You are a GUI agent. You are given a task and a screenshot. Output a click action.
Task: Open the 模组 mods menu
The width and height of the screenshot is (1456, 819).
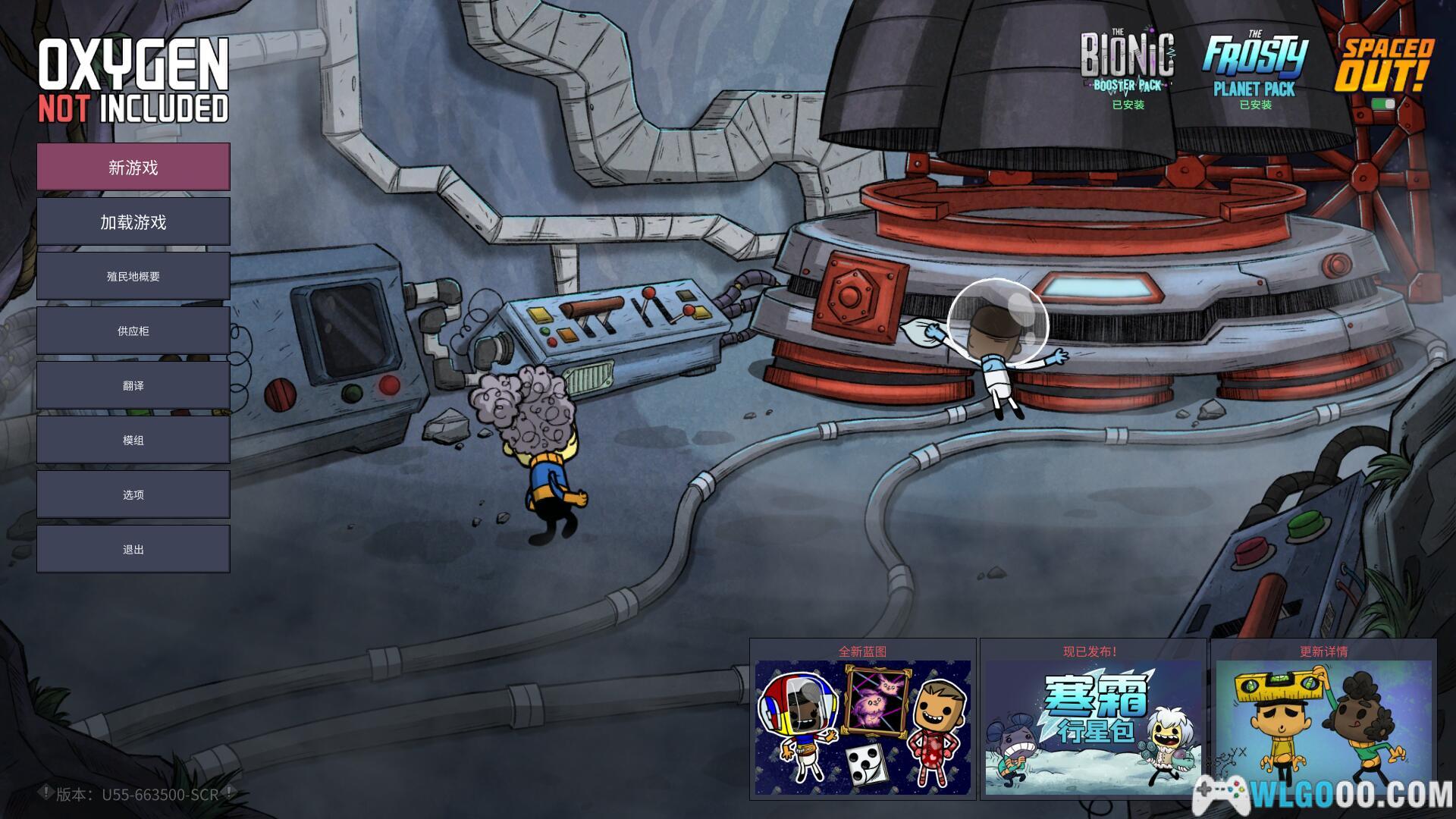click(133, 440)
